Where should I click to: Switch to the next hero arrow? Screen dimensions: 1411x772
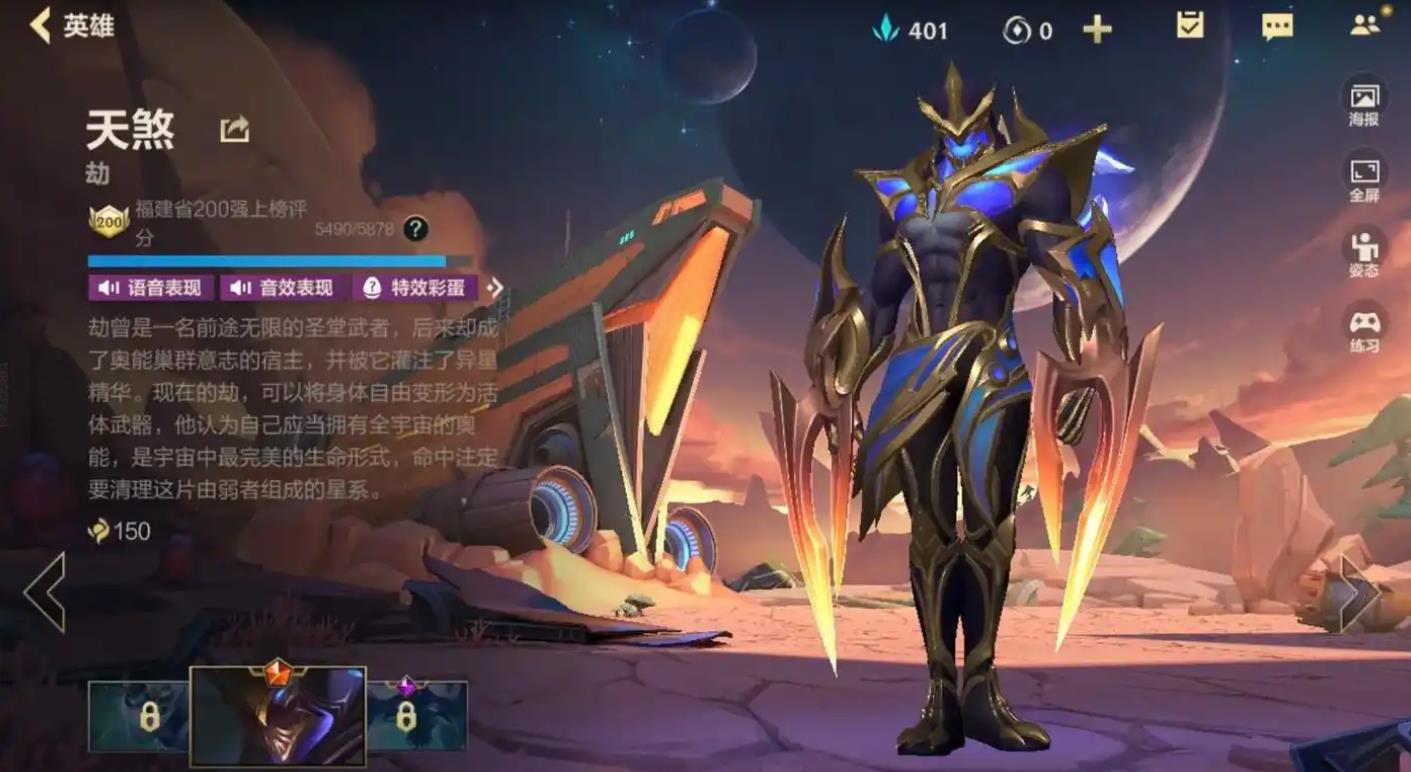[x=1361, y=593]
